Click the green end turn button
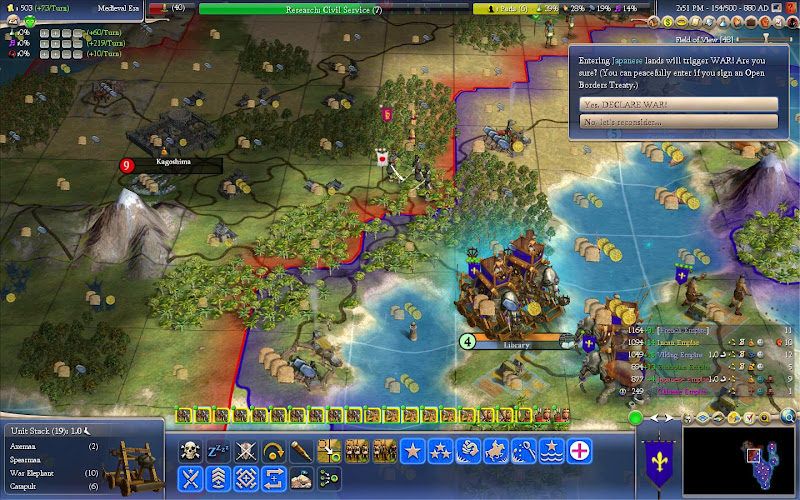800x500 pixels. [x=635, y=417]
